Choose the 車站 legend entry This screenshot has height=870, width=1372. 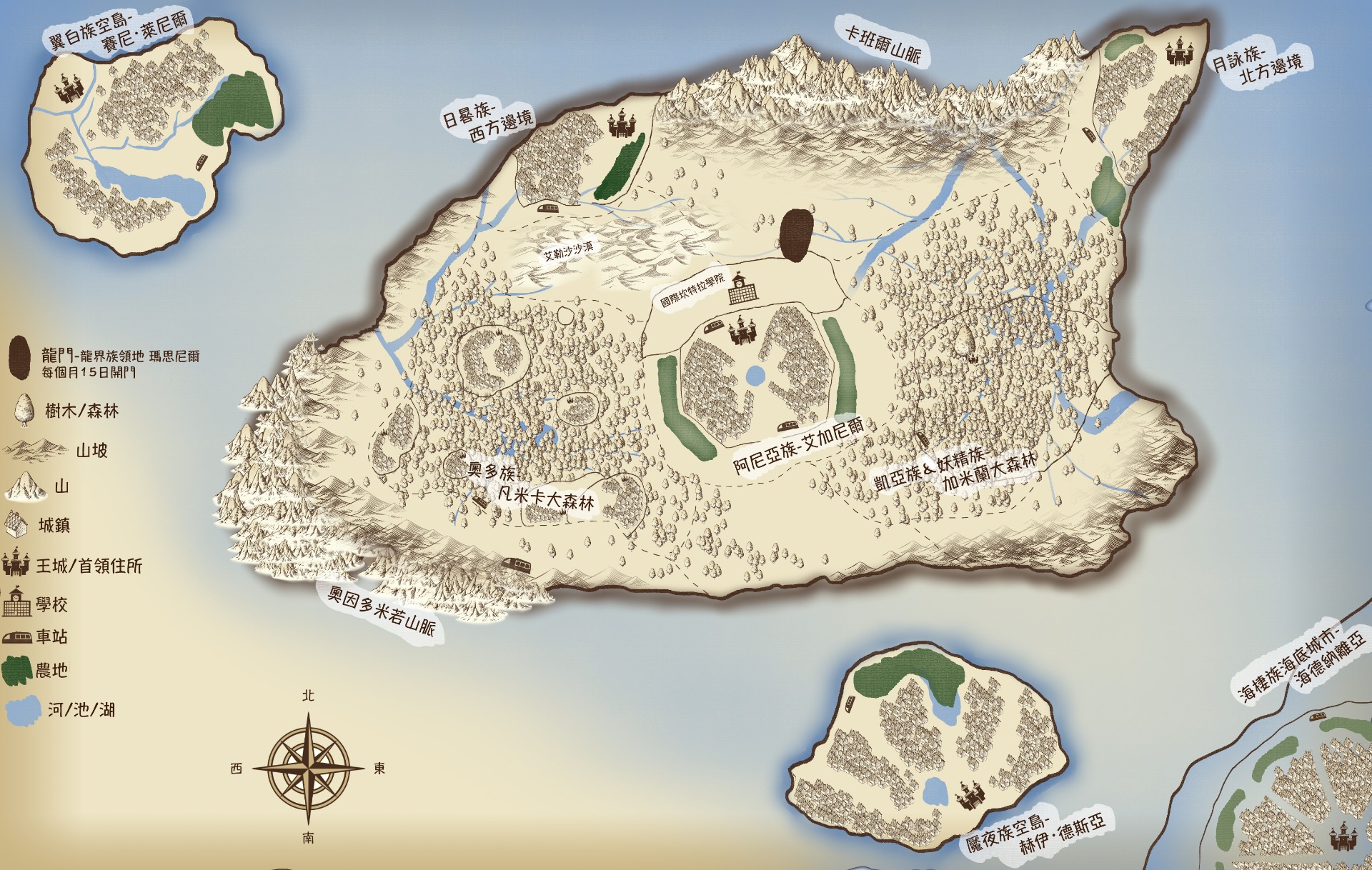(51, 636)
